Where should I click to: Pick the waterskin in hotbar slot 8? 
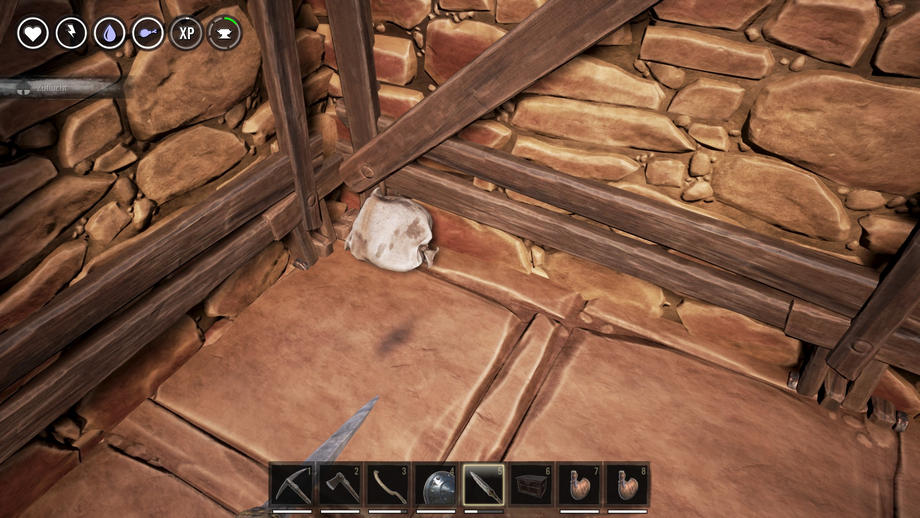(627, 485)
